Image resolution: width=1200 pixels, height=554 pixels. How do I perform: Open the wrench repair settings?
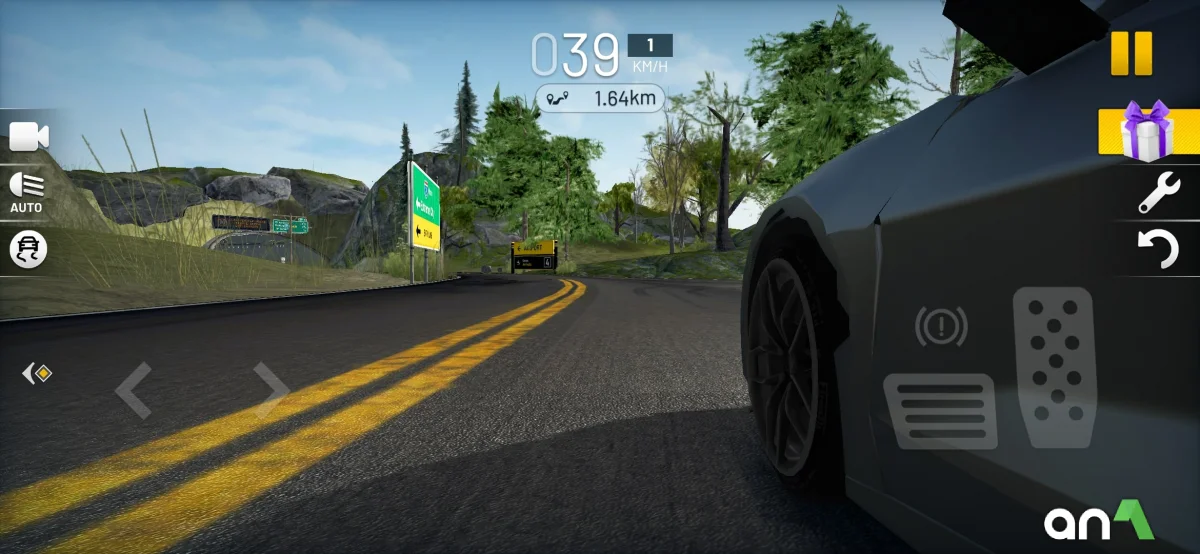point(1159,193)
